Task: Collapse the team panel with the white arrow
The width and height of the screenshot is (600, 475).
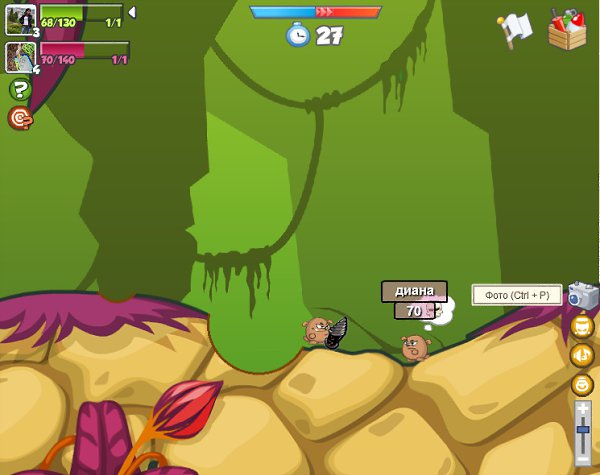Action: [132, 12]
